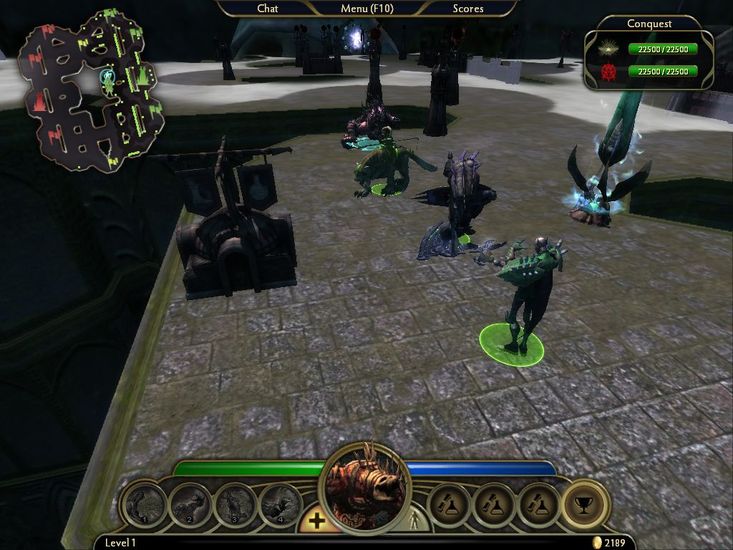Show the Scores panel
This screenshot has height=550, width=733.
point(467,9)
